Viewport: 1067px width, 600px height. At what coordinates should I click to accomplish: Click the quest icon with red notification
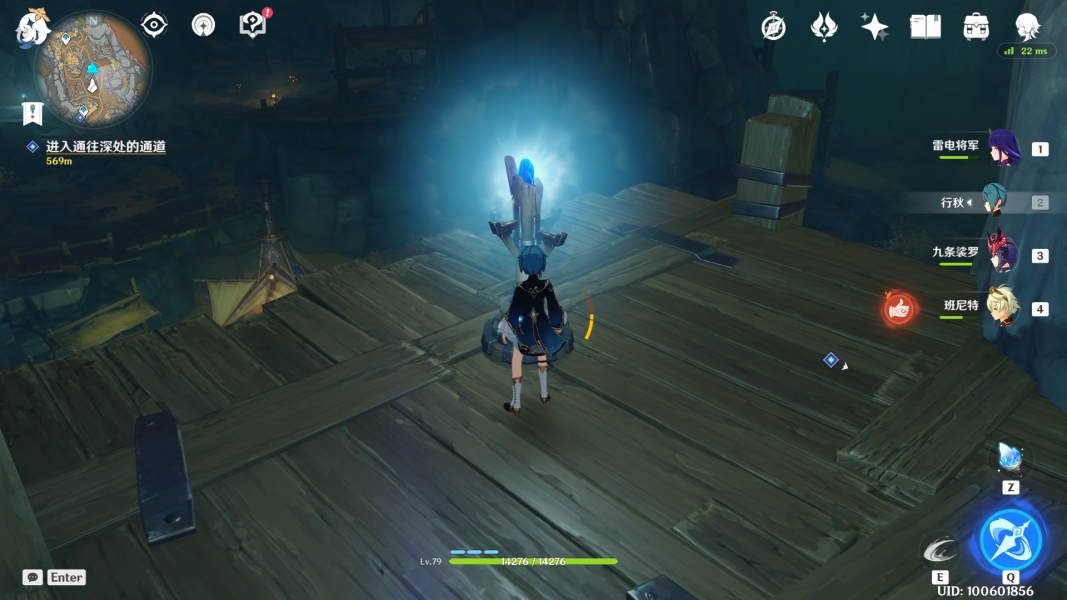(254, 24)
